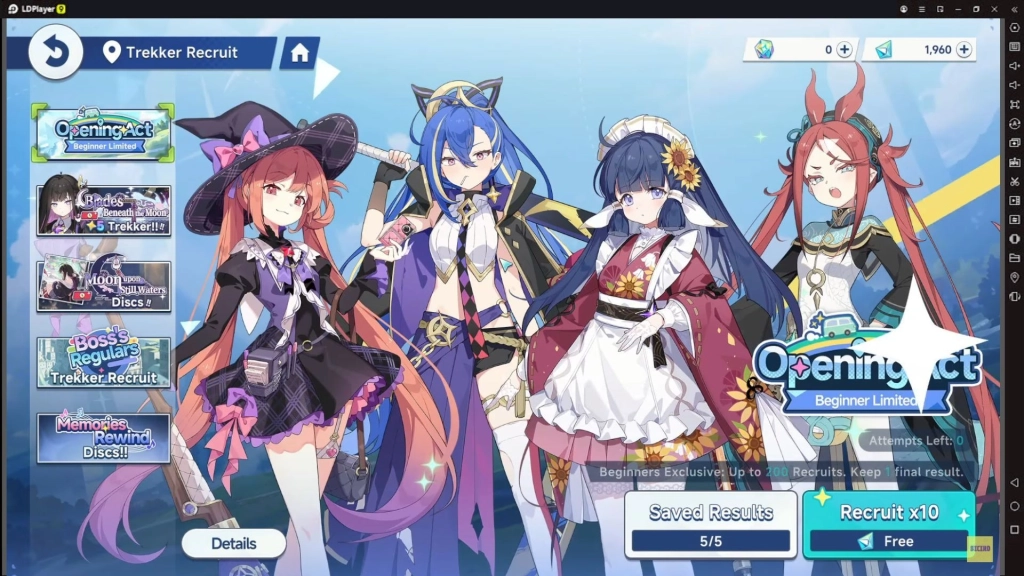This screenshot has width=1024, height=576.
Task: Switch to Blades Beneath the Moon banner
Action: point(103,210)
